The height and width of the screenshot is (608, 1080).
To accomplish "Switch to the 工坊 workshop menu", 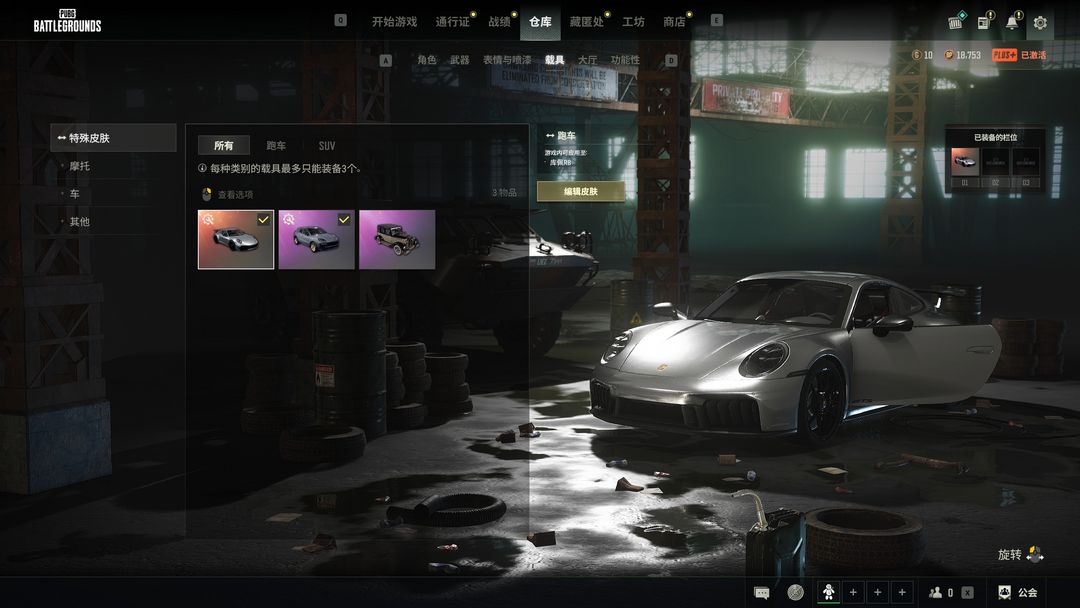I will coord(633,21).
